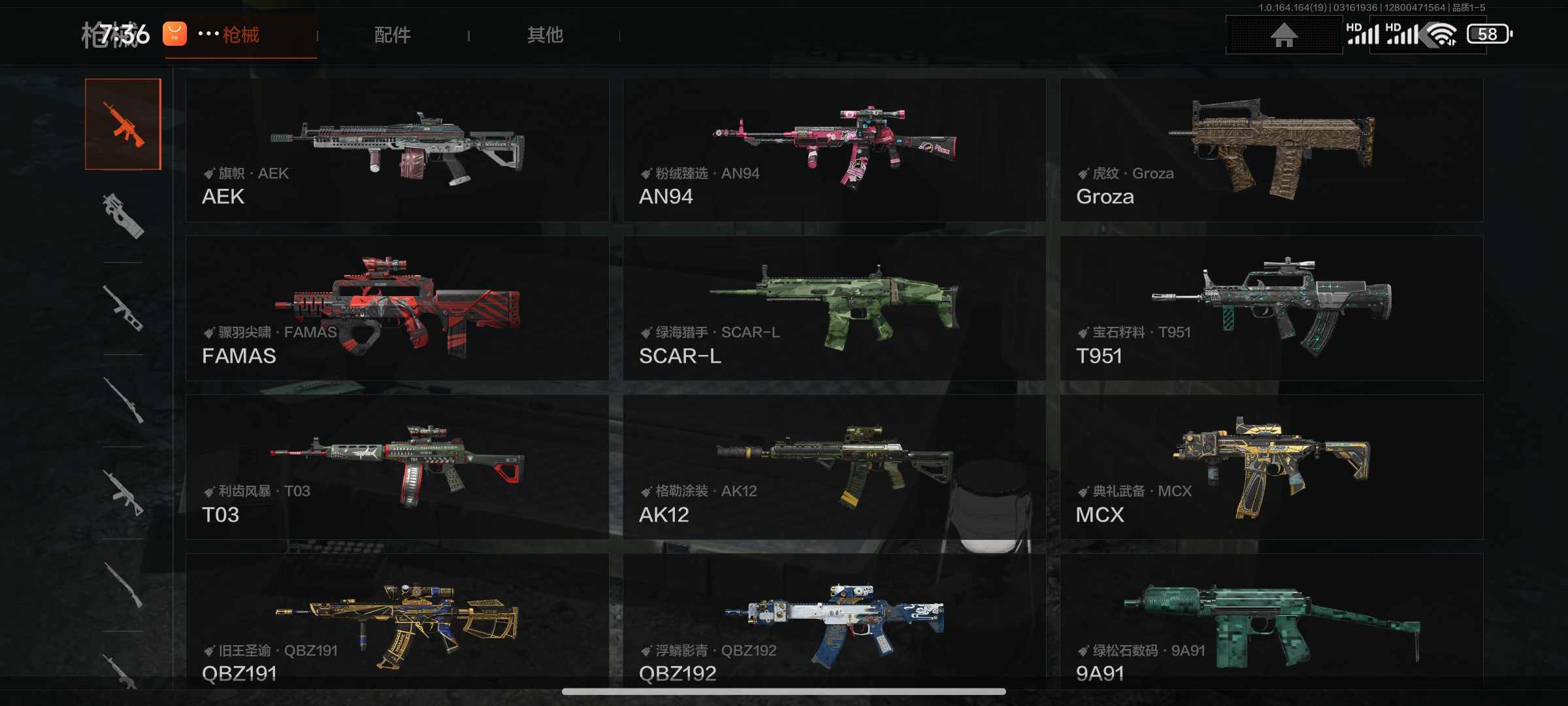This screenshot has width=1568, height=706.
Task: Tap the orange app notification icon
Action: 174,34
